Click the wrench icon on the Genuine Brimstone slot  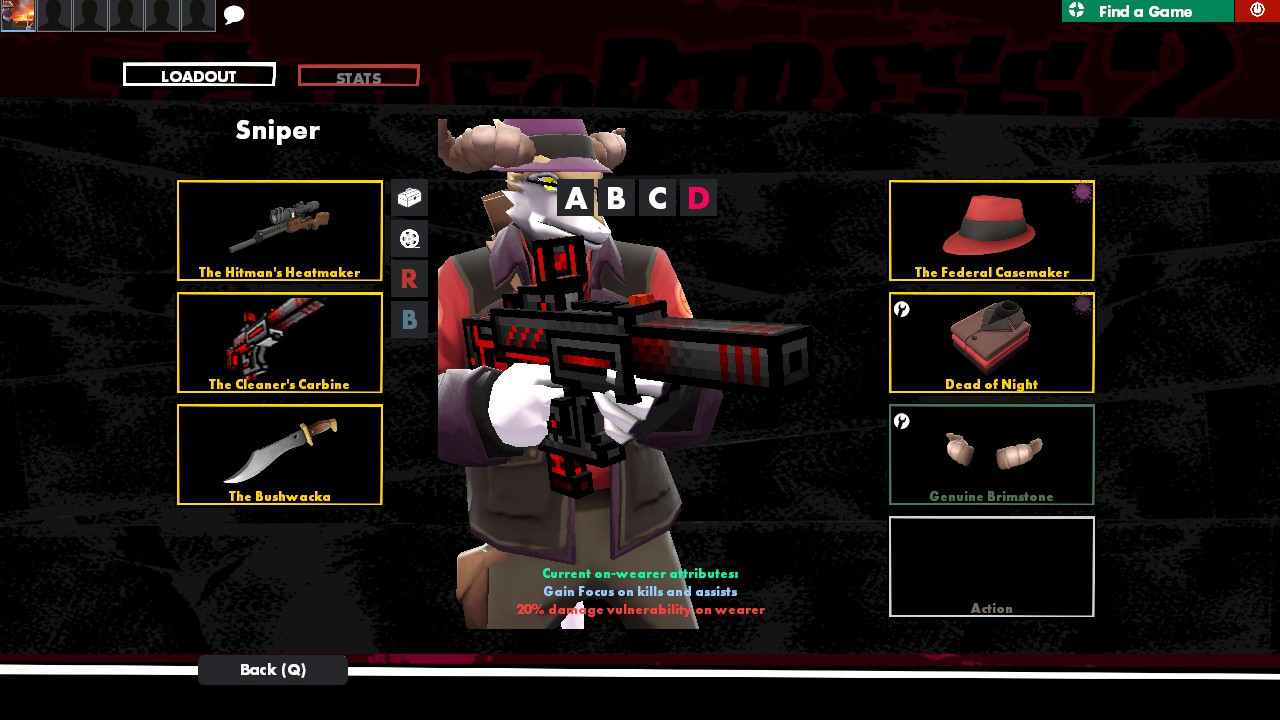point(902,422)
